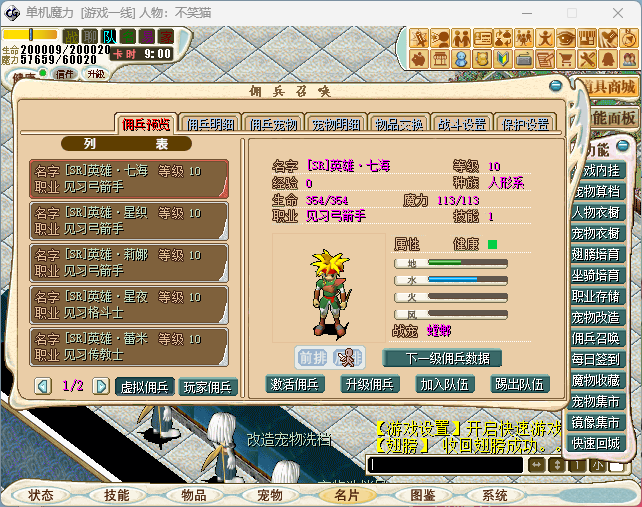
Task: Open the 佣兵宠物 tab
Action: [273, 125]
